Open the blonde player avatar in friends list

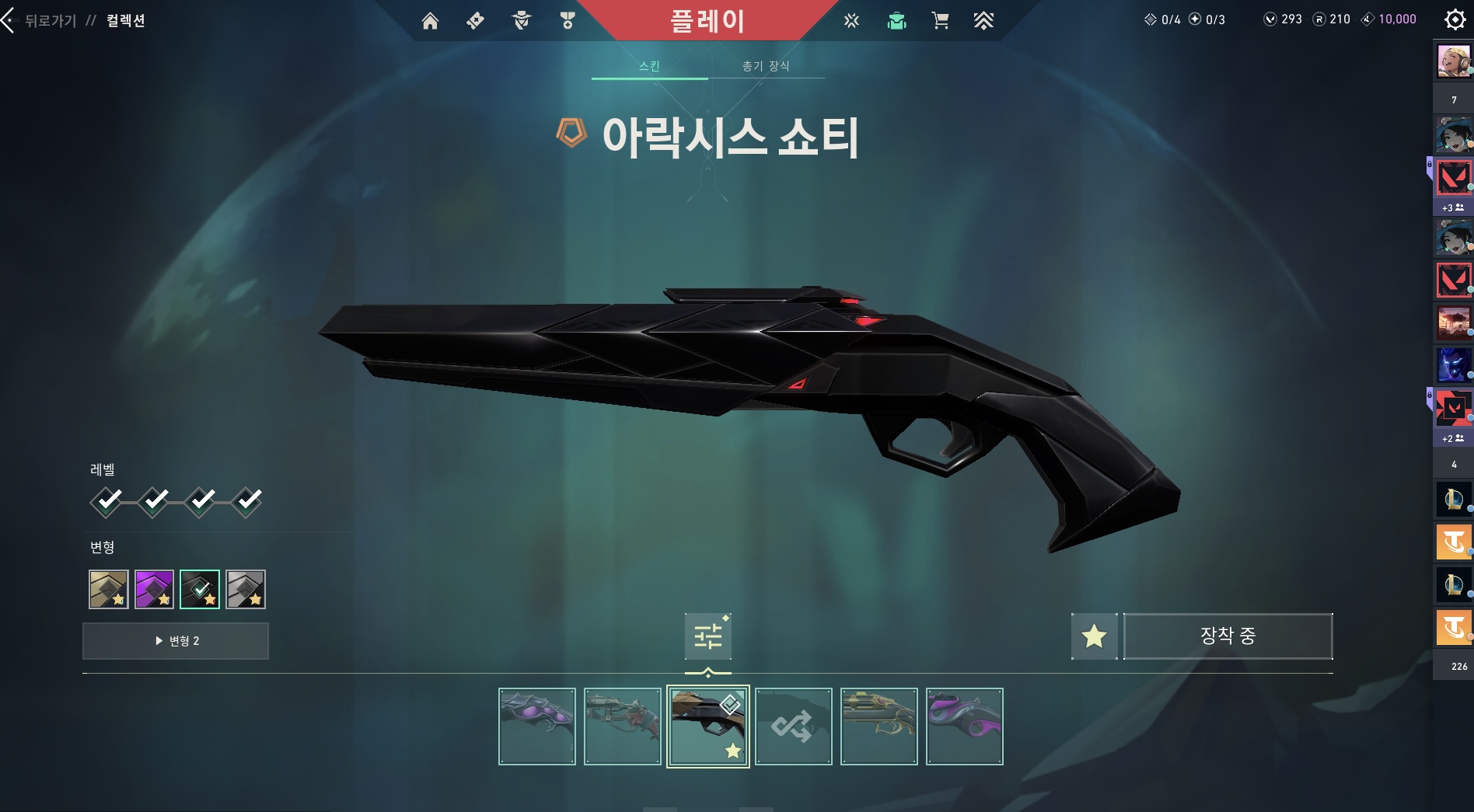[x=1453, y=61]
